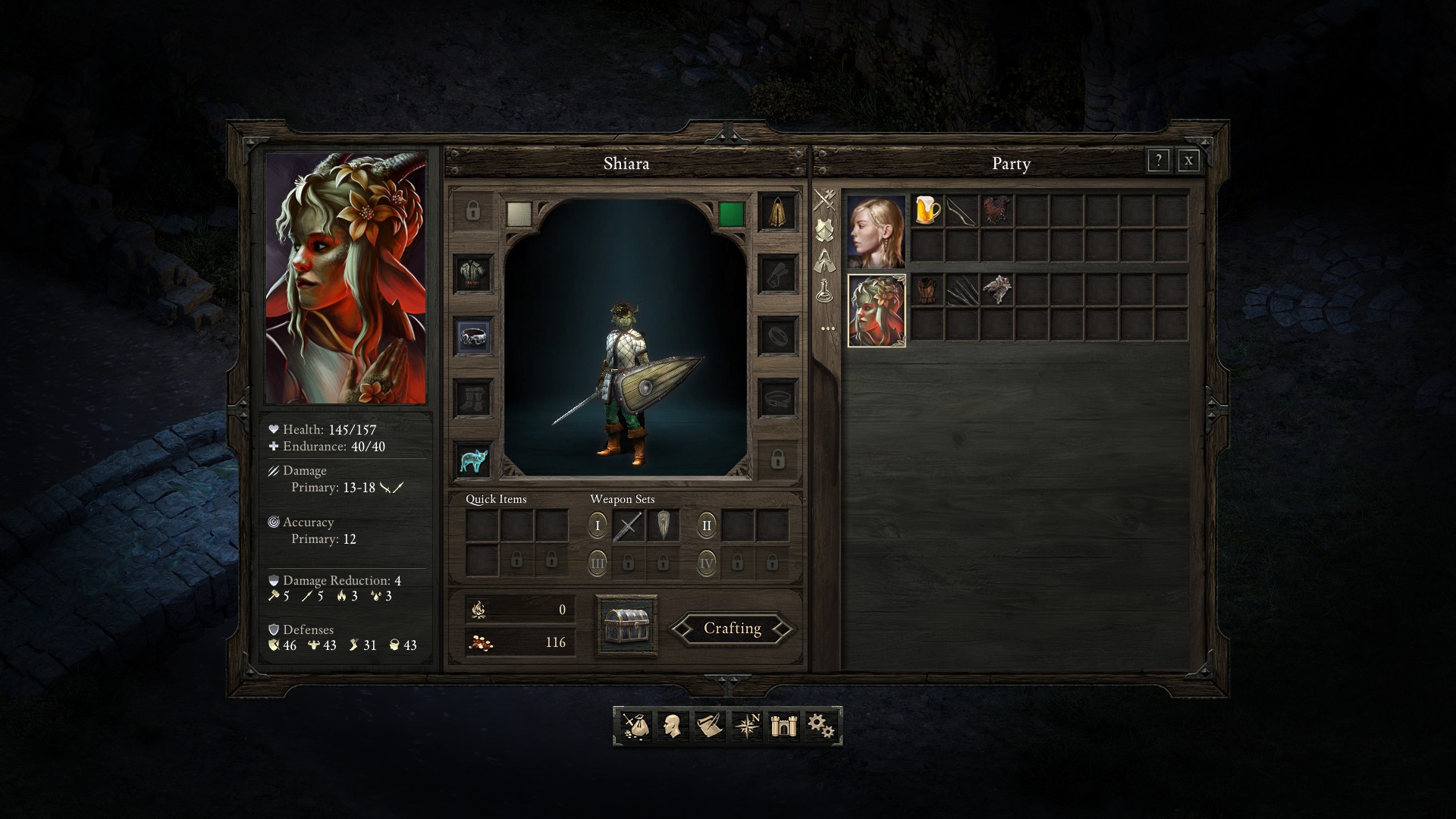1456x819 pixels.
Task: Select the blonde companion's portrait
Action: tap(876, 231)
